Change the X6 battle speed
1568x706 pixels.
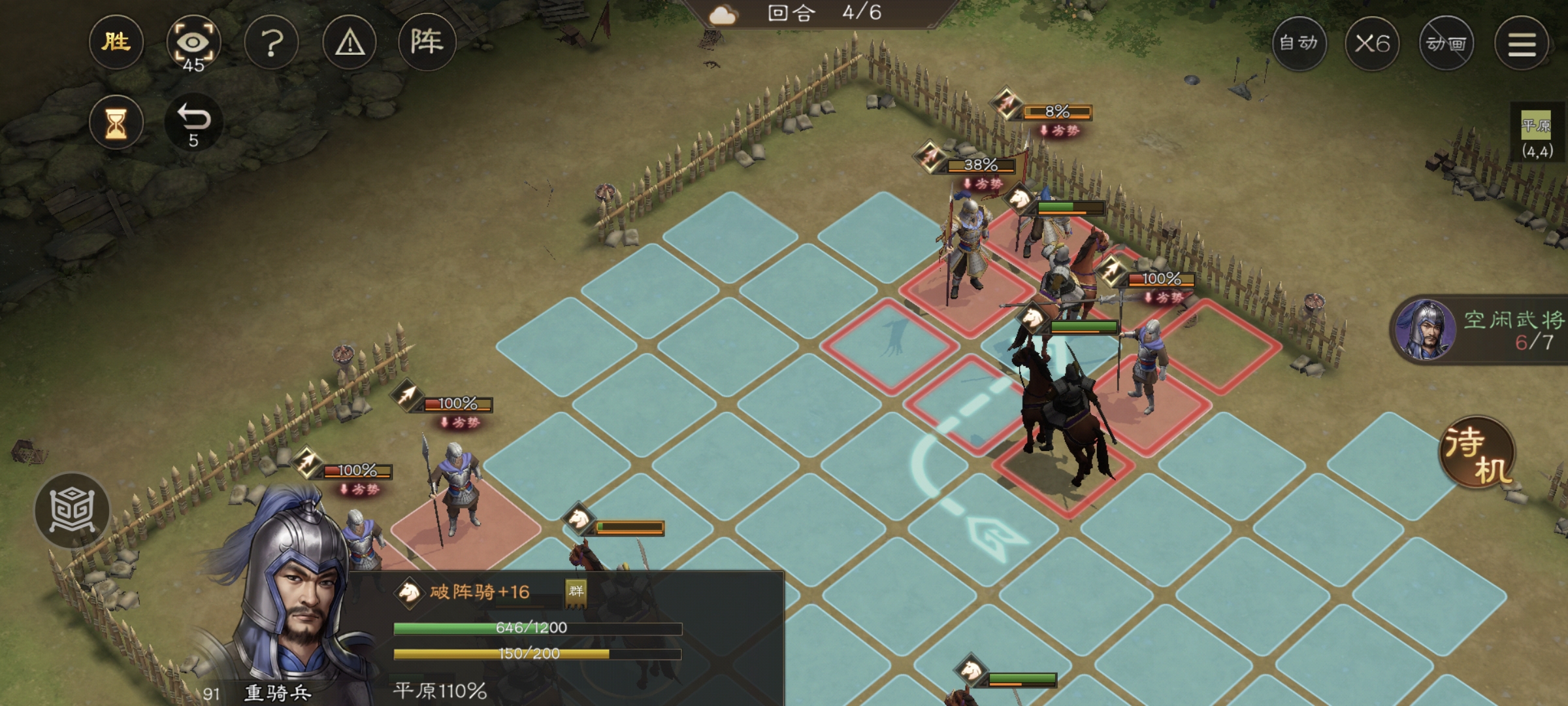tap(1372, 44)
